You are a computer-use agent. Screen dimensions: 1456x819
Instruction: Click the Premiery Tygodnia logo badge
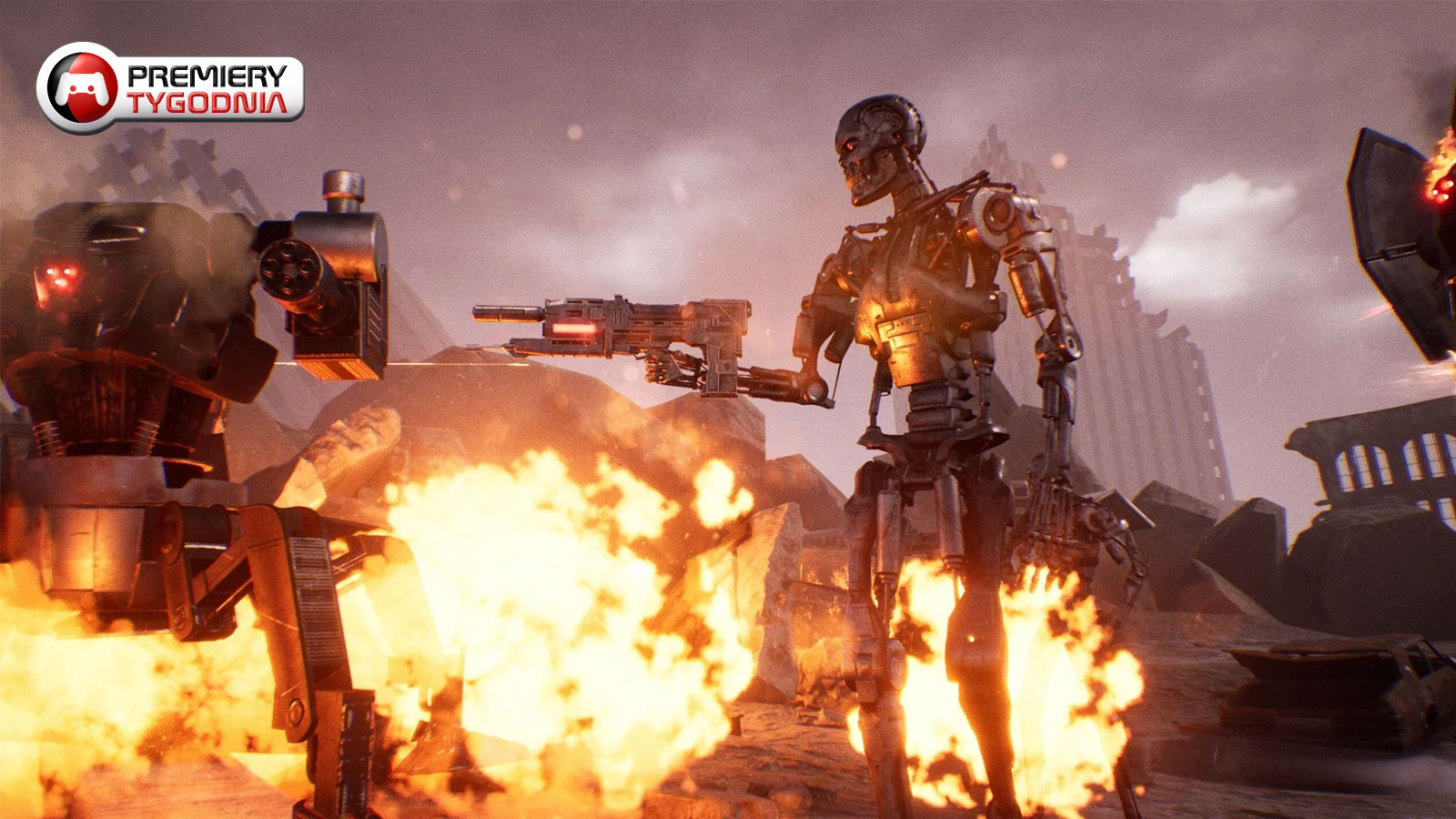point(170,88)
